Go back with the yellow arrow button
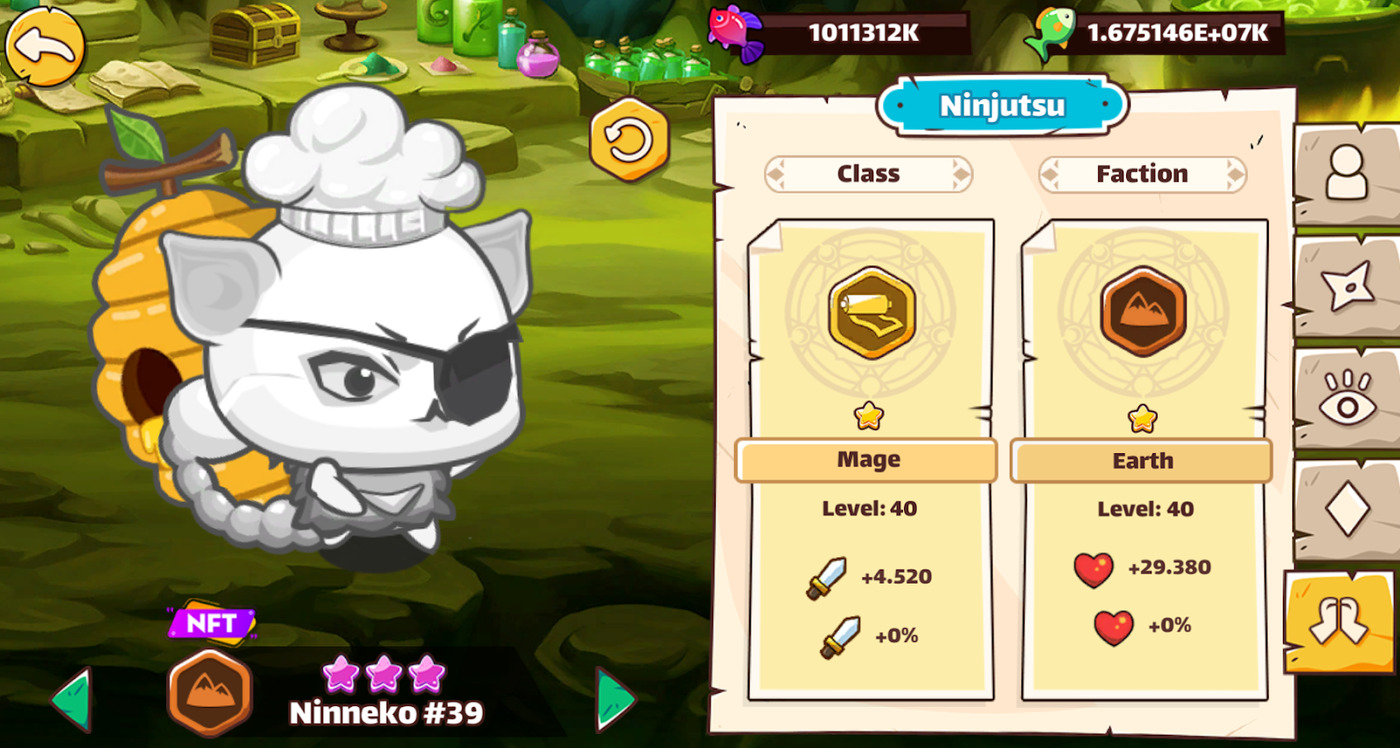1400x748 pixels. [45, 46]
